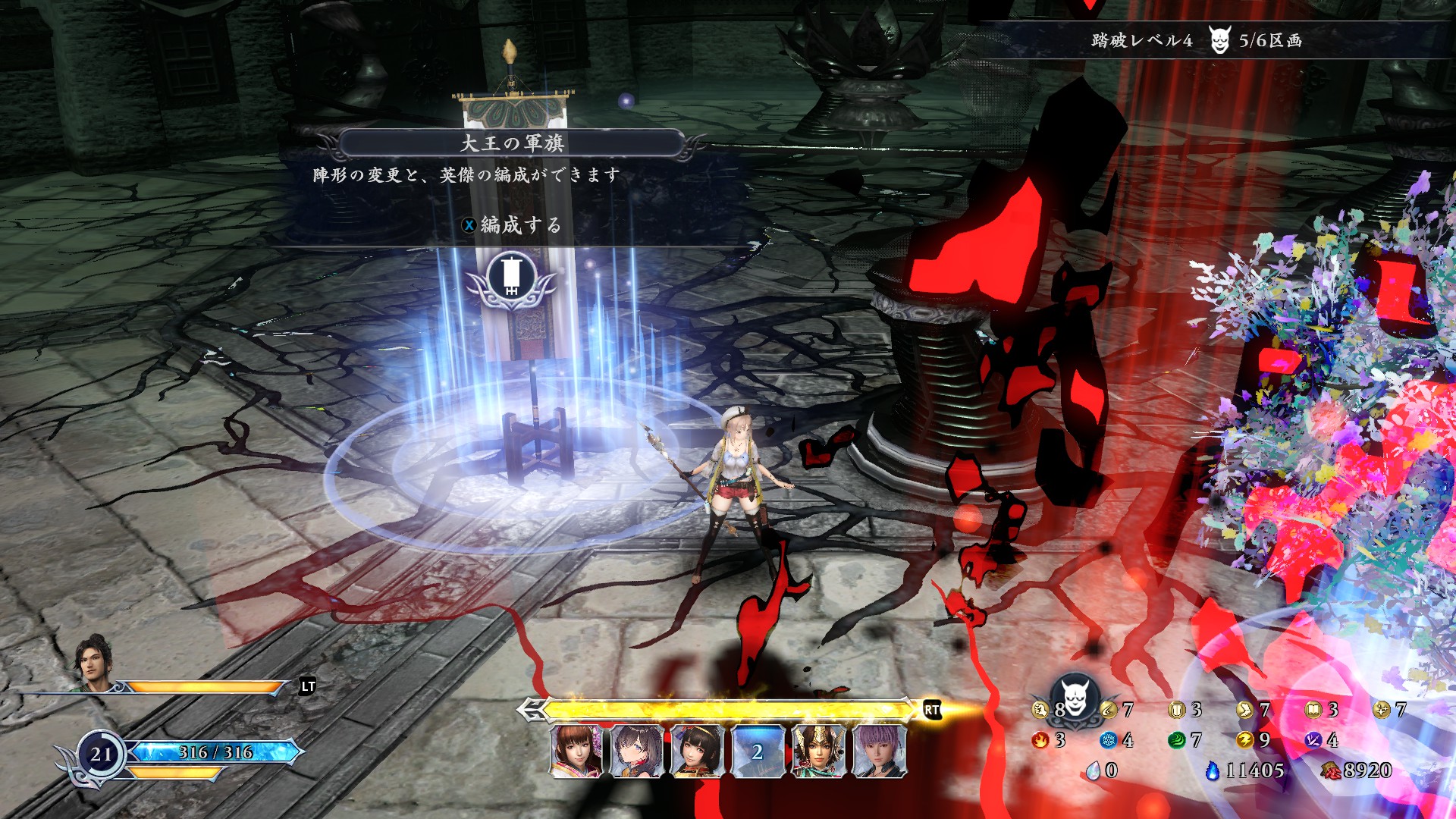1456x819 pixels.
Task: Choose the dark-haired blue-eyed anime girl portrait
Action: [x=636, y=751]
